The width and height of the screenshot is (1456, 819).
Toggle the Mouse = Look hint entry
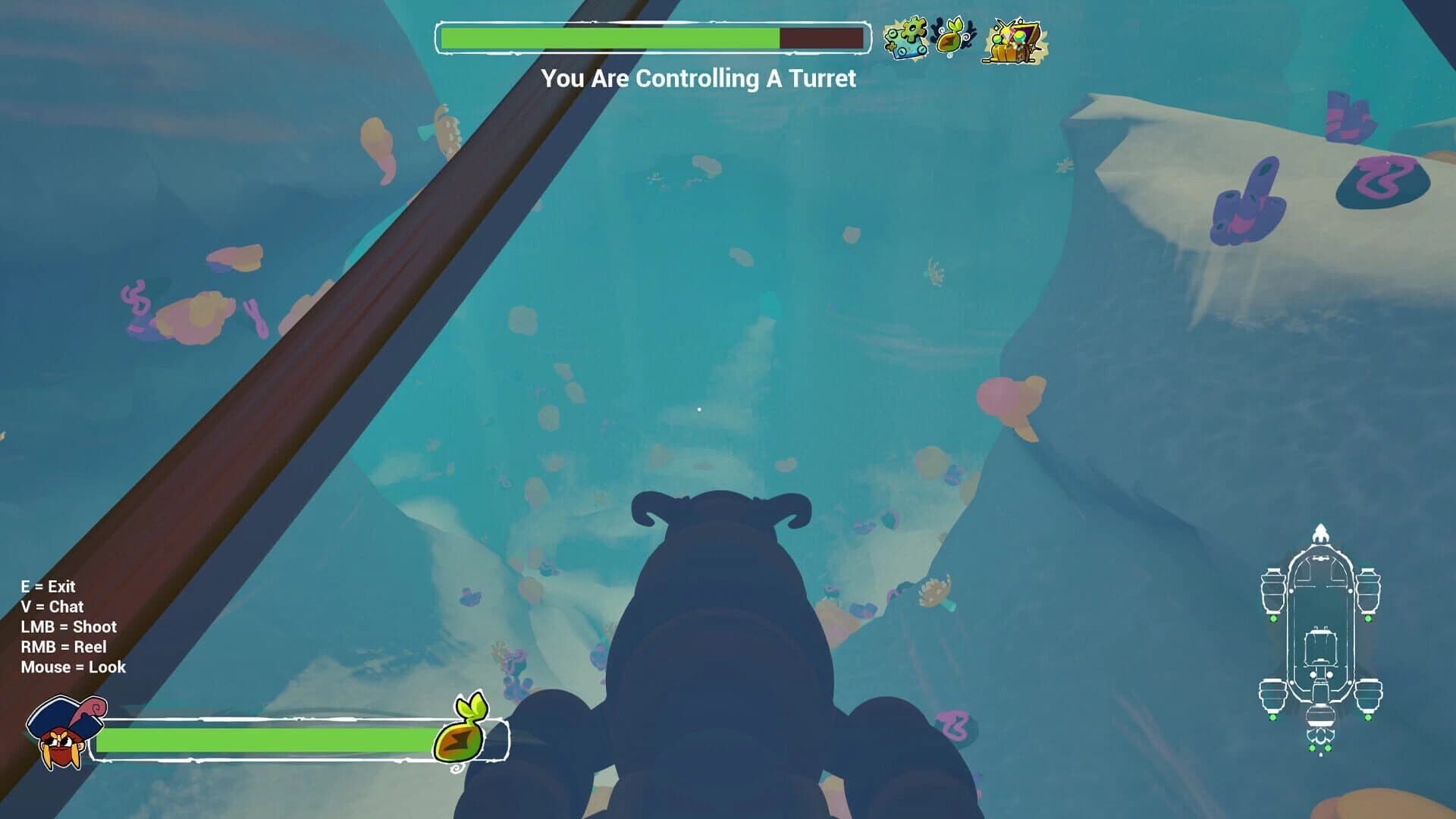click(74, 668)
